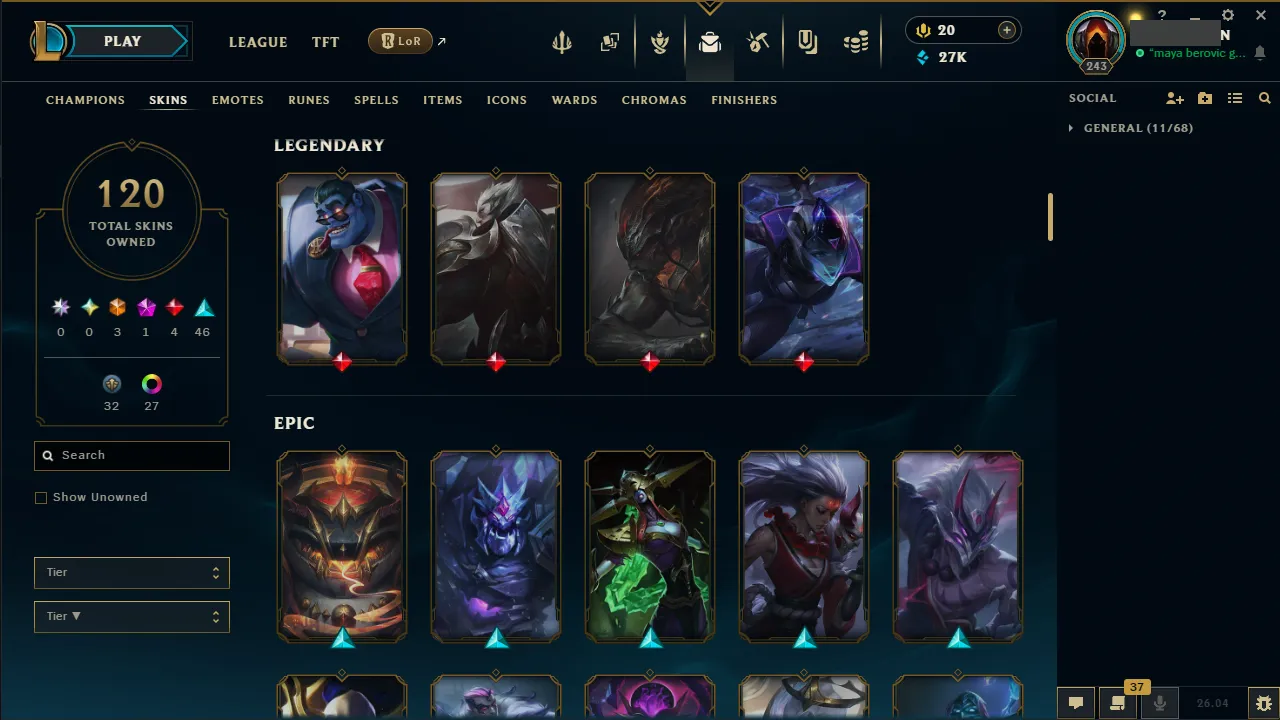1280x720 pixels.
Task: Launch Legends of Runeterra via the LoR button
Action: point(399,41)
